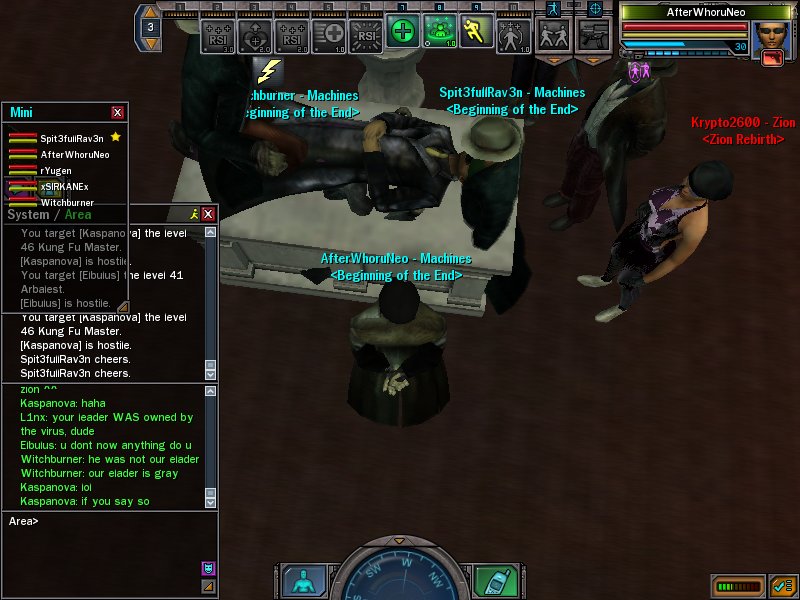Select the pistol weapon stance icon
This screenshot has height=600, width=800.
click(x=593, y=35)
